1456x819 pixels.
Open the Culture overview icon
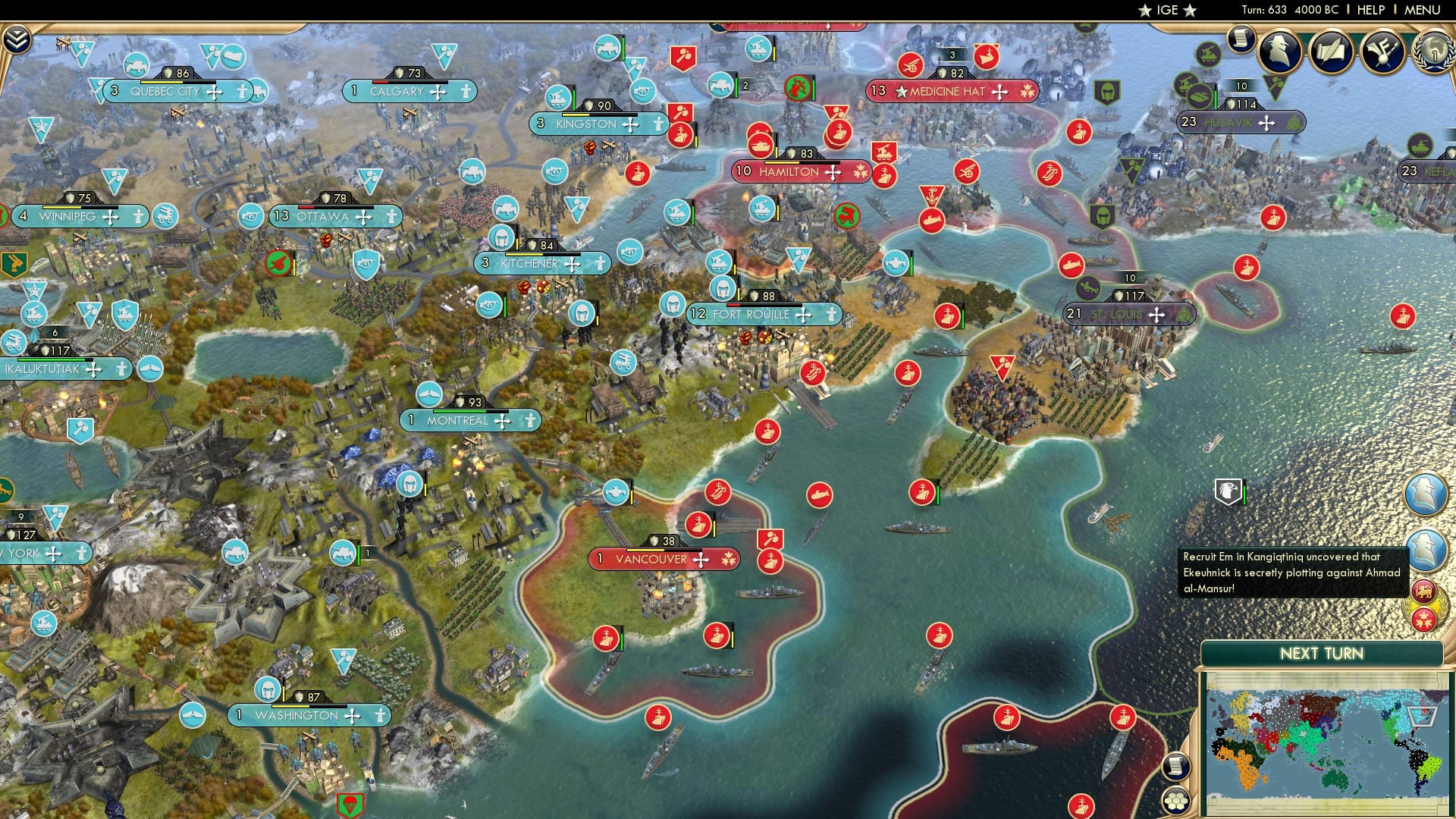[x=1381, y=50]
